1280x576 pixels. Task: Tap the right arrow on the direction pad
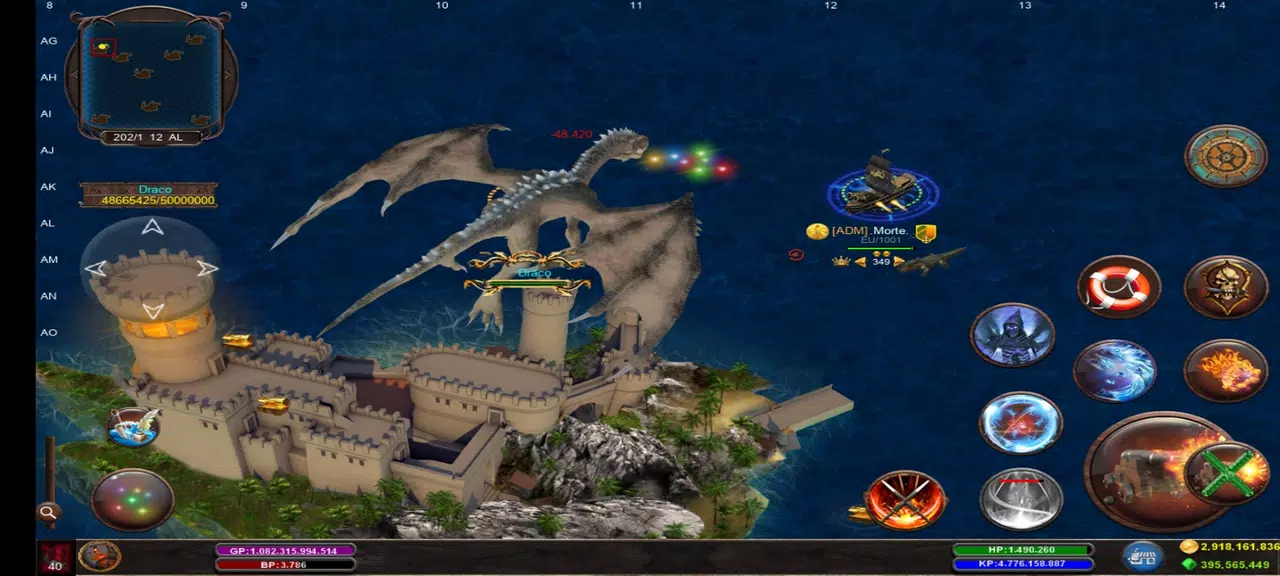tap(207, 268)
